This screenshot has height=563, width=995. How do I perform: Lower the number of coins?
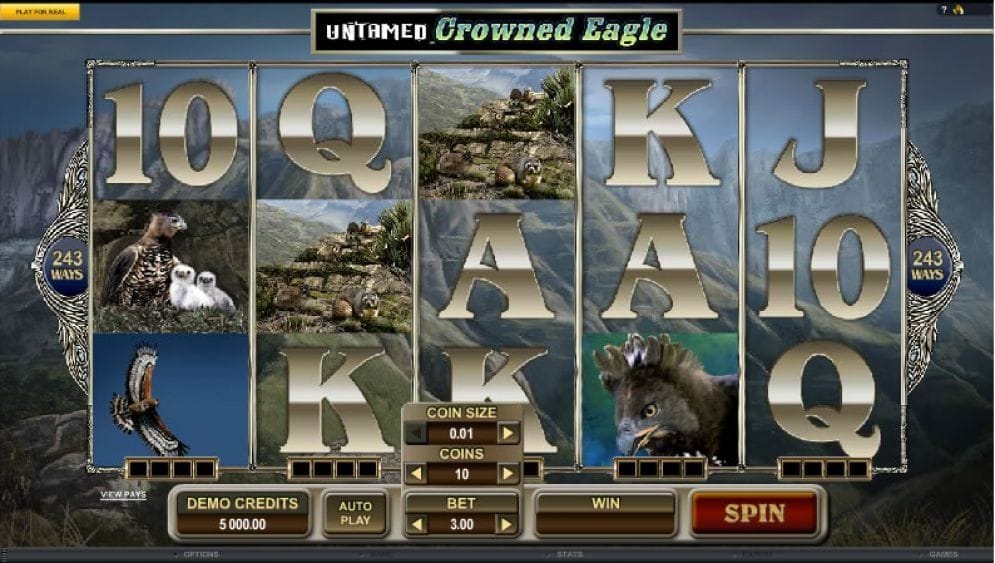click(x=415, y=473)
